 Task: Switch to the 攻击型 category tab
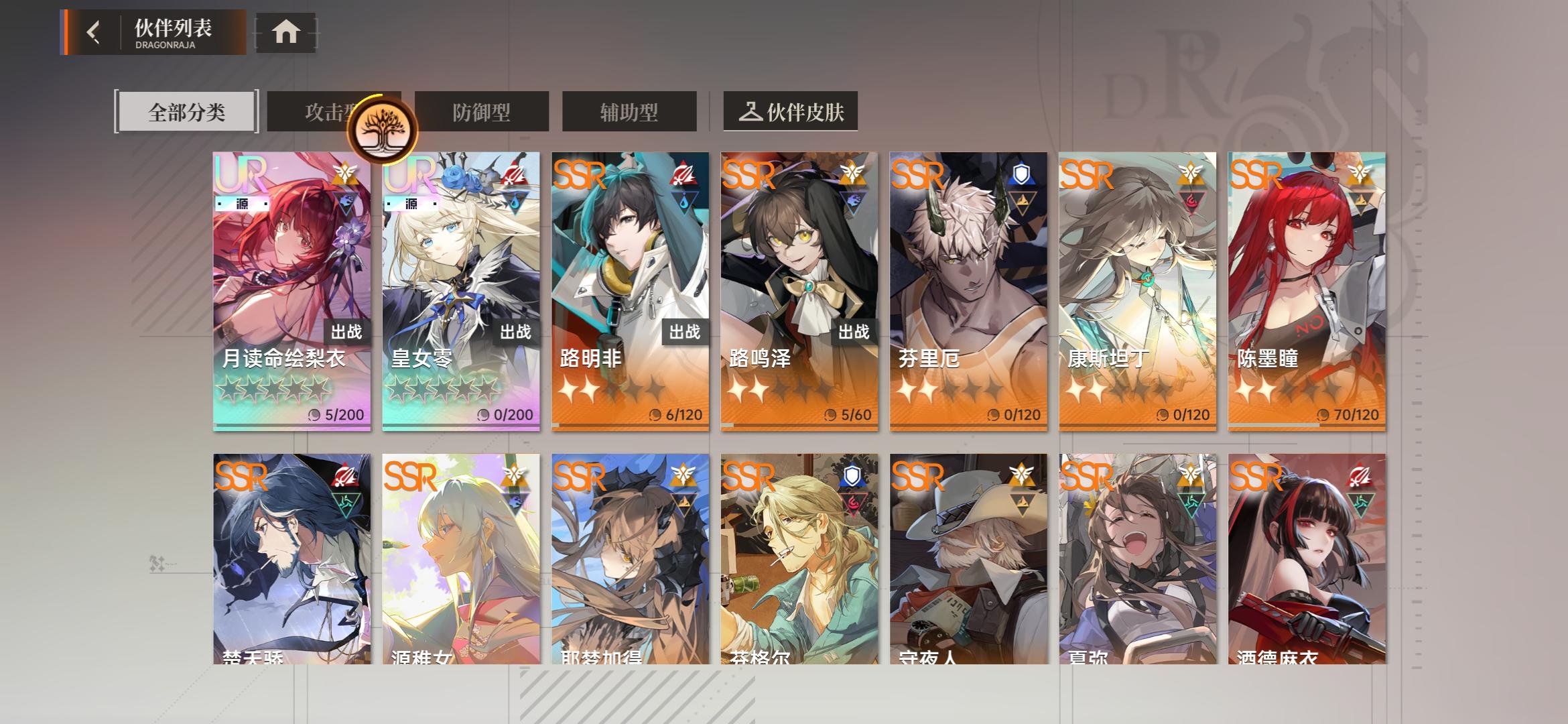click(328, 111)
